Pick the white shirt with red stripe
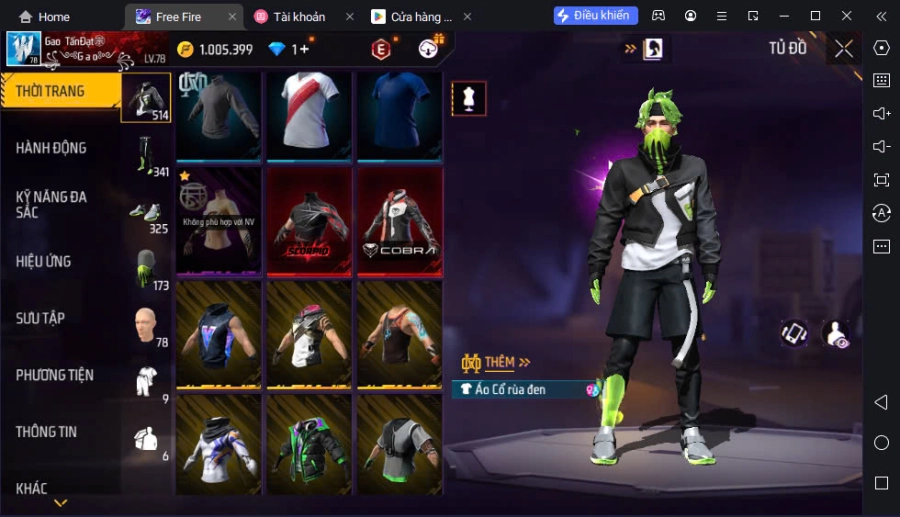Viewport: 900px width, 517px height. (x=309, y=114)
